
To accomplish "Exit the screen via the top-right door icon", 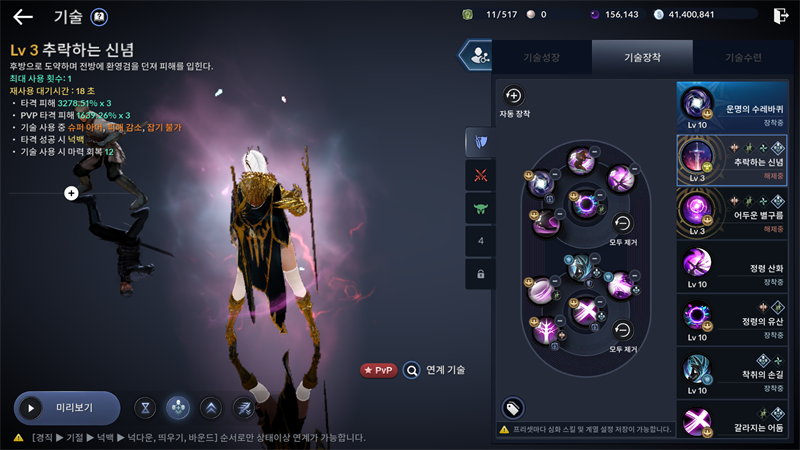I will click(780, 15).
